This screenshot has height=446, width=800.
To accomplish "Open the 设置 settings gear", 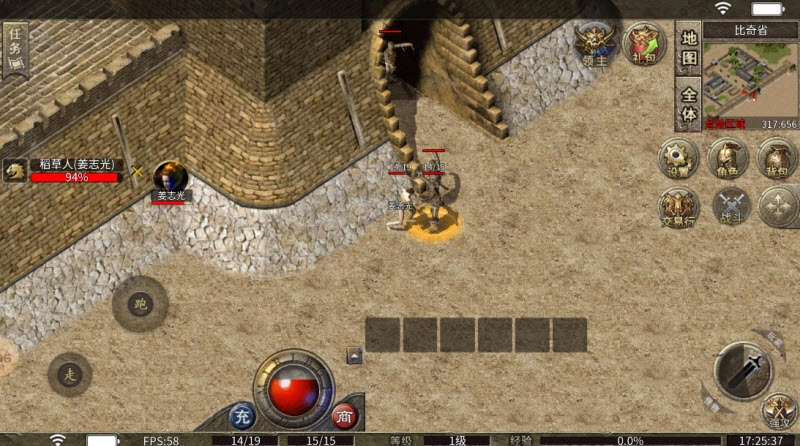I will pos(679,159).
